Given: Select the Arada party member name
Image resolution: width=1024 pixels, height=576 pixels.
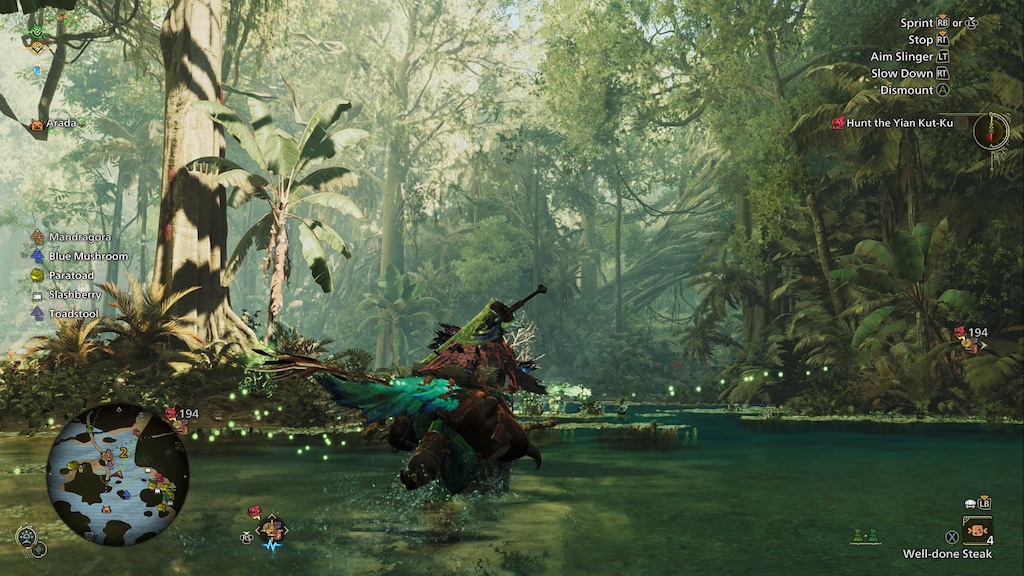Looking at the screenshot, I should tap(60, 124).
